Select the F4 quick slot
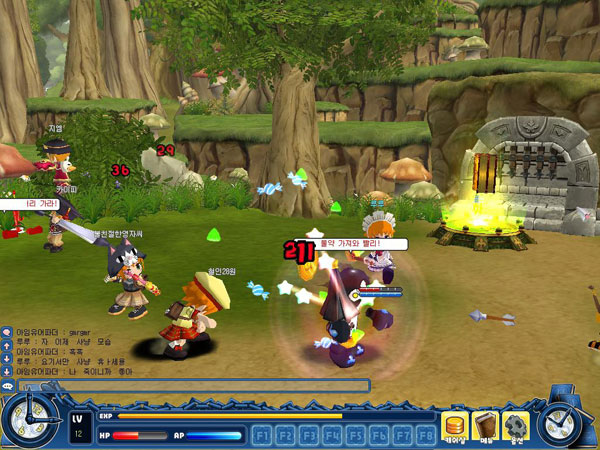The image size is (600, 450). coord(332,435)
